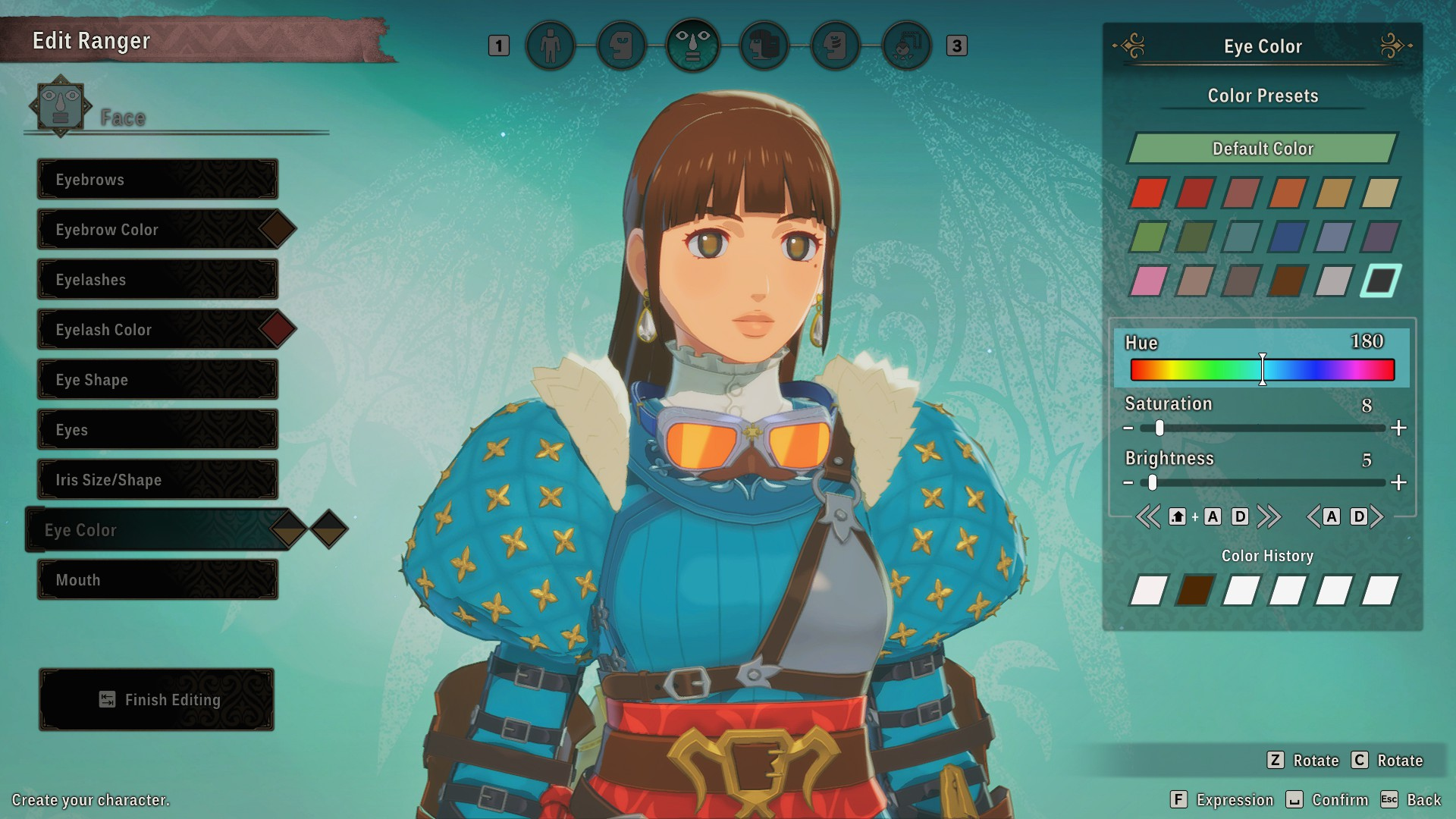Image resolution: width=1456 pixels, height=819 pixels.
Task: Increase Saturation with the plus button
Action: tap(1399, 428)
